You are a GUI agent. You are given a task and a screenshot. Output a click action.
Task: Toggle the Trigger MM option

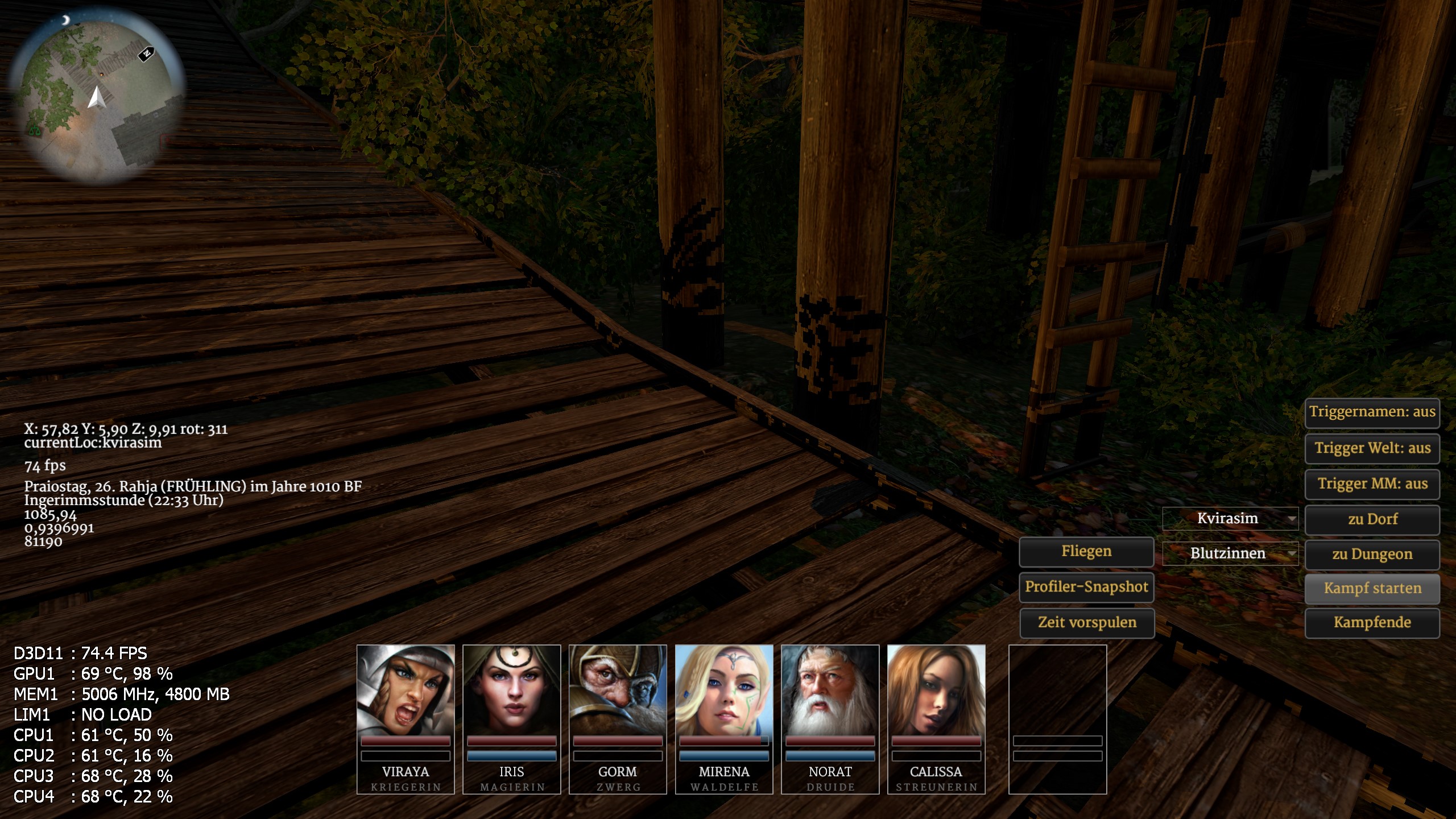tap(1372, 484)
